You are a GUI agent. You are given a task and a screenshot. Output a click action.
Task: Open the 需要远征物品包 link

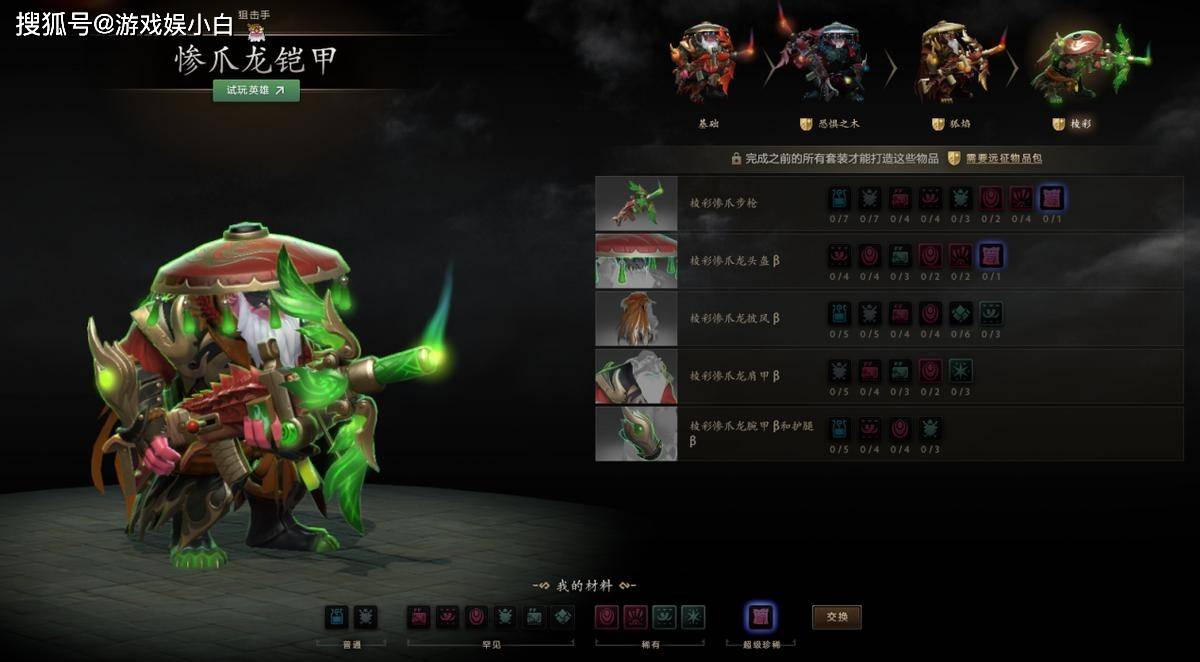click(x=996, y=158)
